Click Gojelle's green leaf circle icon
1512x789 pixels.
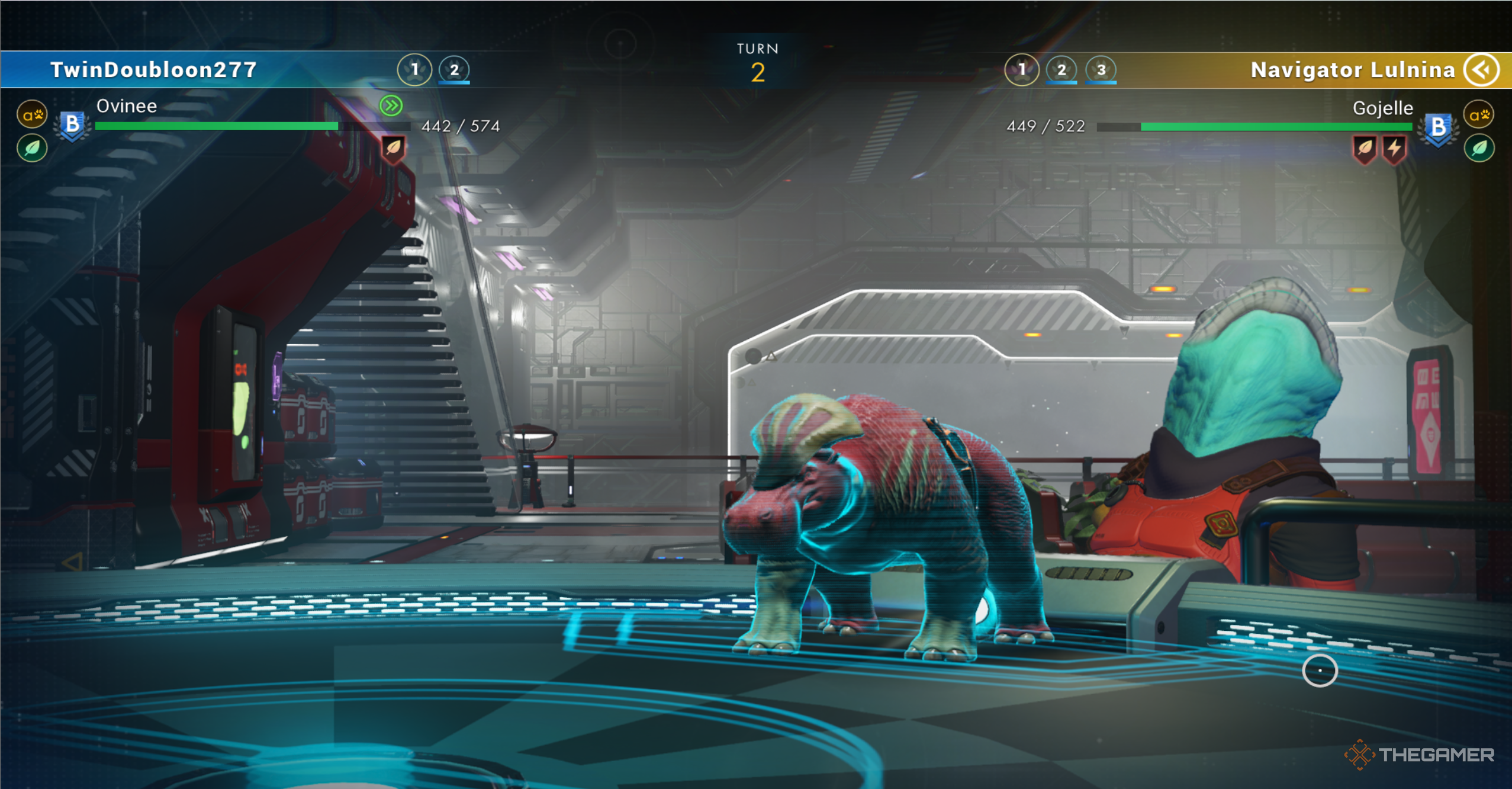pyautogui.click(x=1479, y=148)
